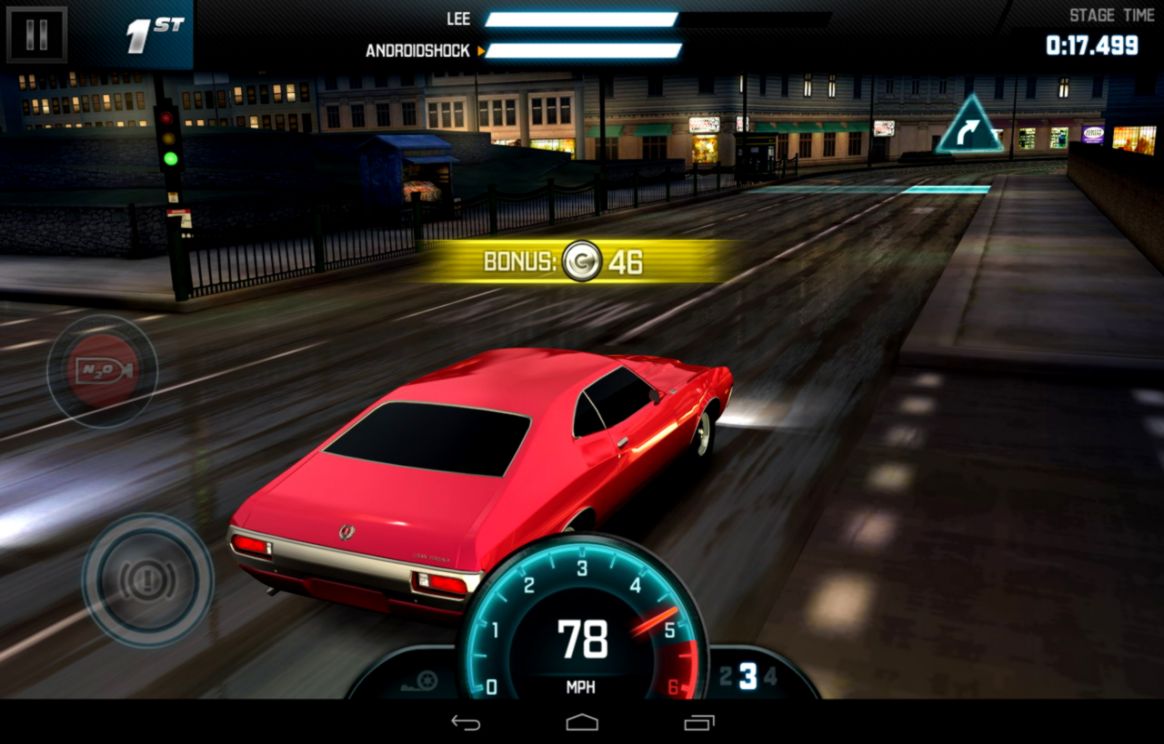This screenshot has height=744, width=1164.
Task: Go to the Android home screen
Action: (x=582, y=722)
